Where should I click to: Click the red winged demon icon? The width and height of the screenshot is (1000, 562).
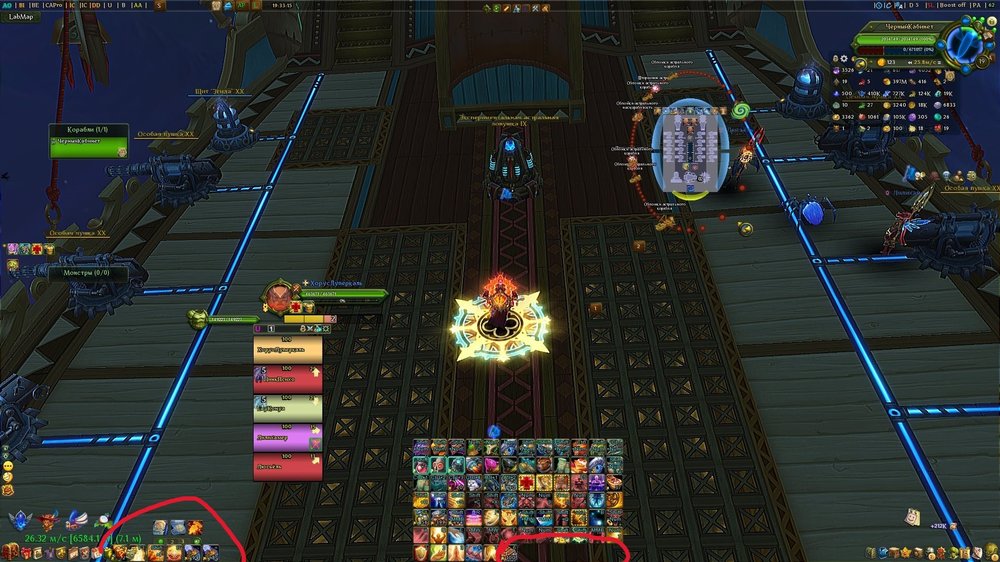tap(45, 520)
